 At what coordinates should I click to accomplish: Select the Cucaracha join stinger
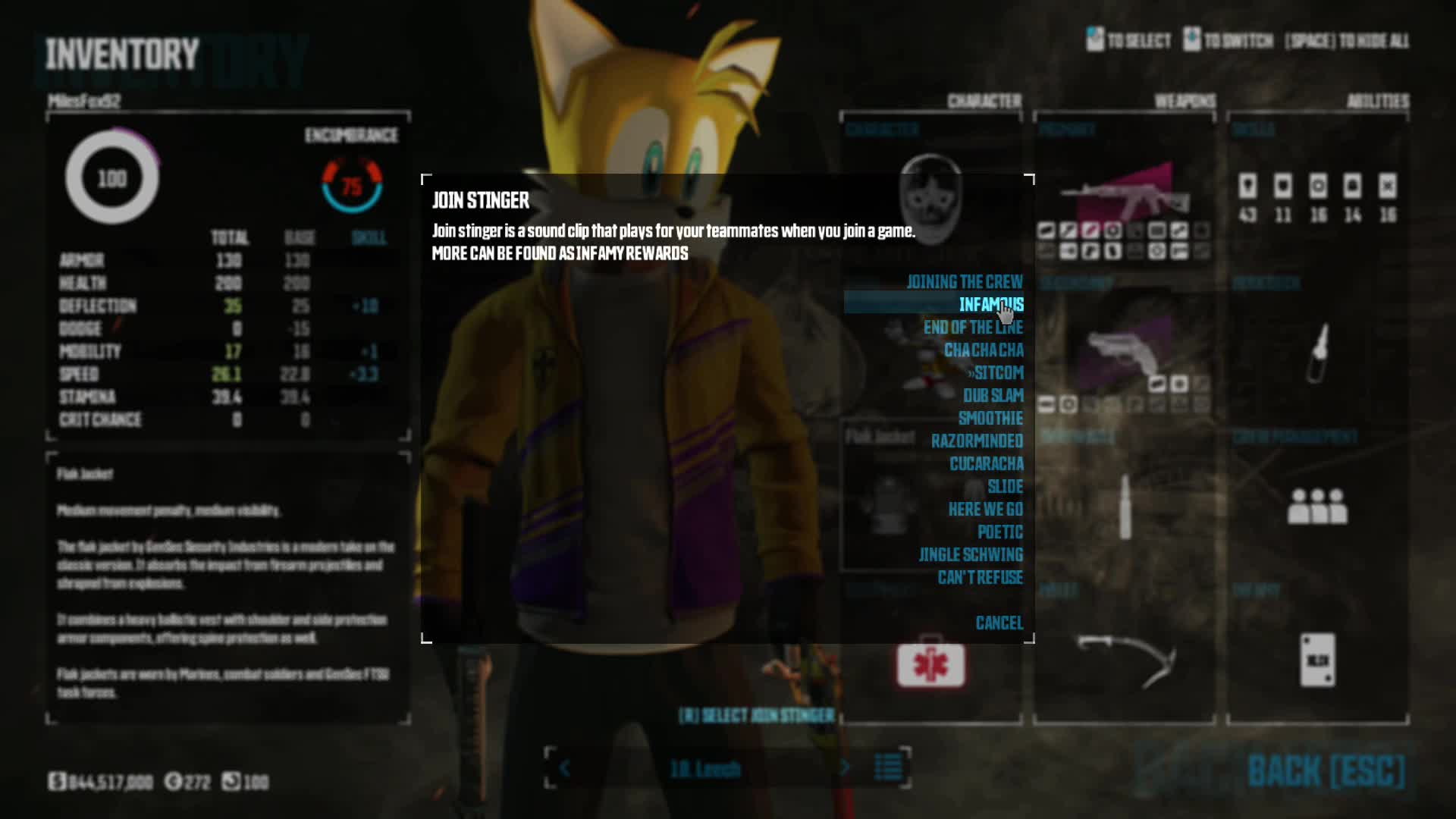pos(986,464)
